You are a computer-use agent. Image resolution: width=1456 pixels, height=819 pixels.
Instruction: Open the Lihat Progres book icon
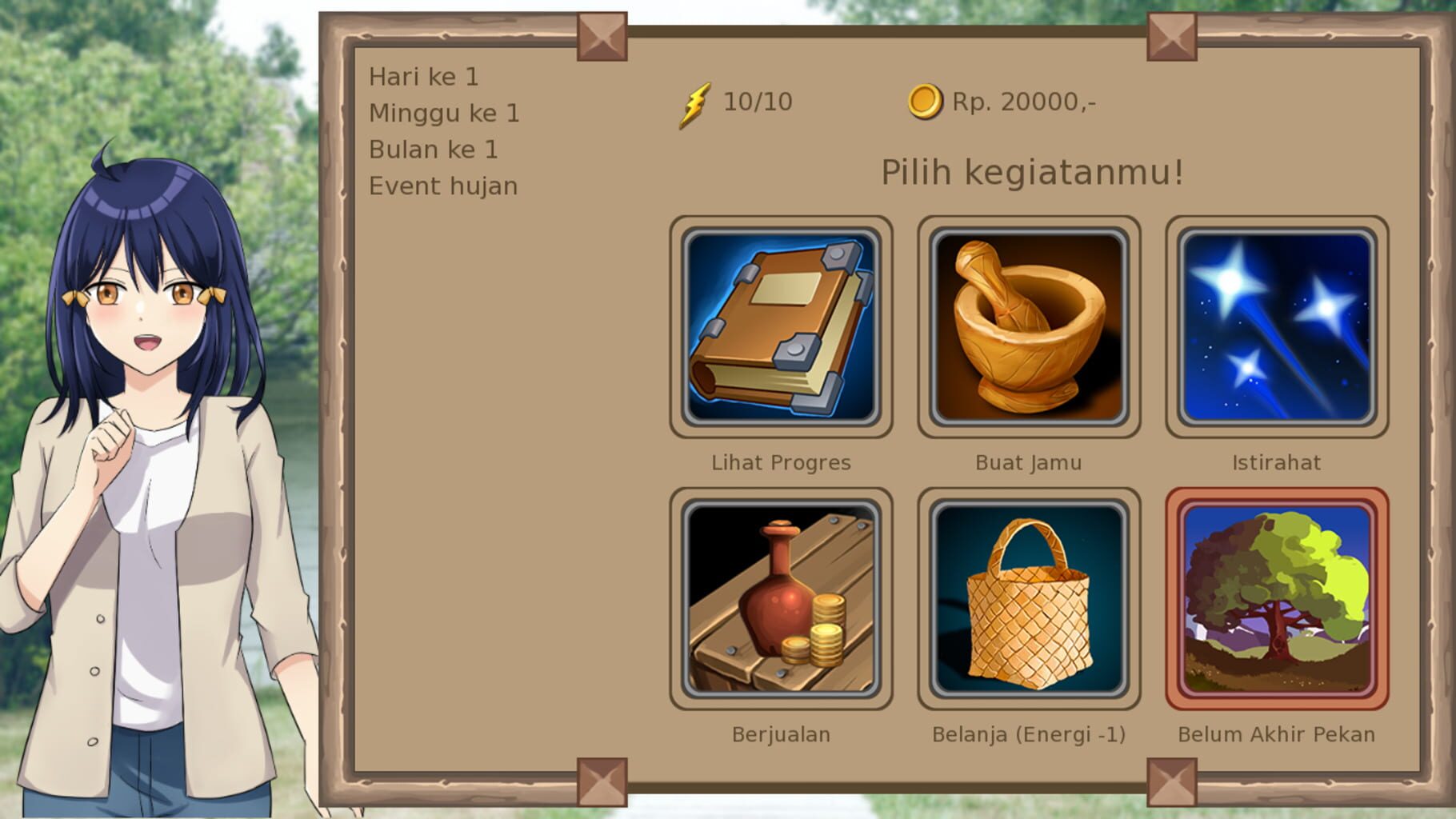point(780,328)
